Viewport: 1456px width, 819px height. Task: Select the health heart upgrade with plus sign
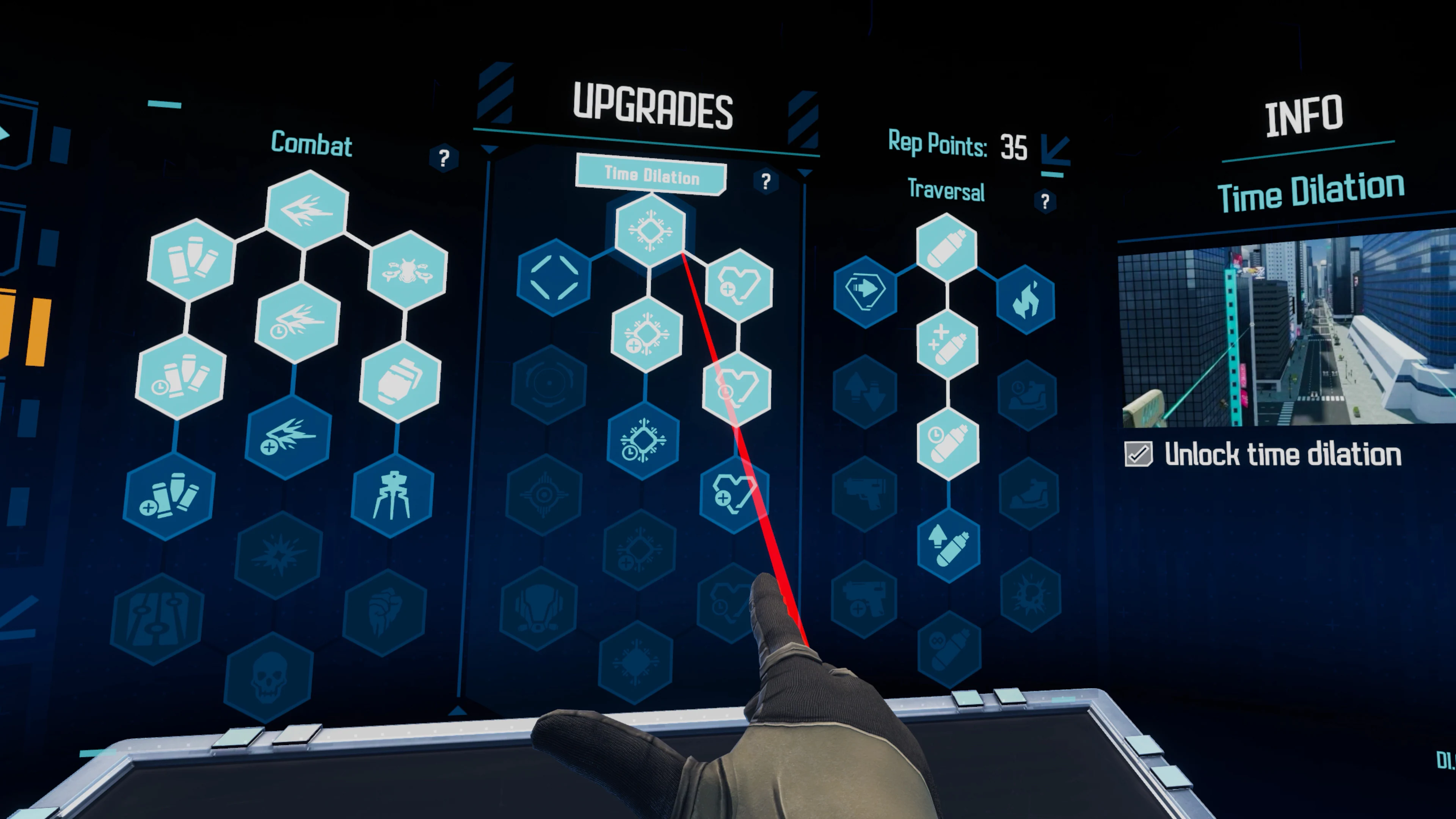pyautogui.click(x=741, y=286)
